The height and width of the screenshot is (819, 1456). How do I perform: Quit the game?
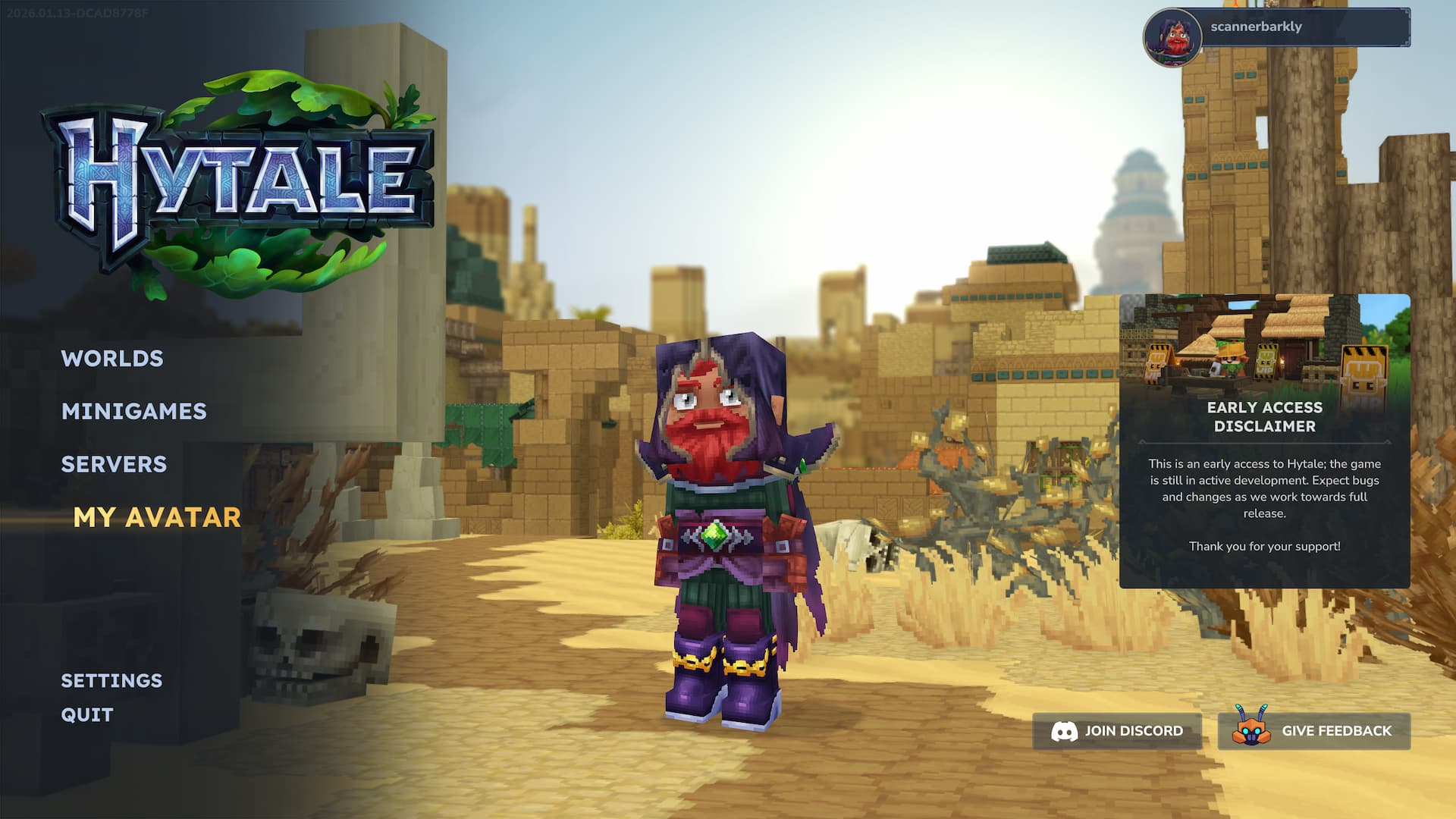click(x=87, y=715)
